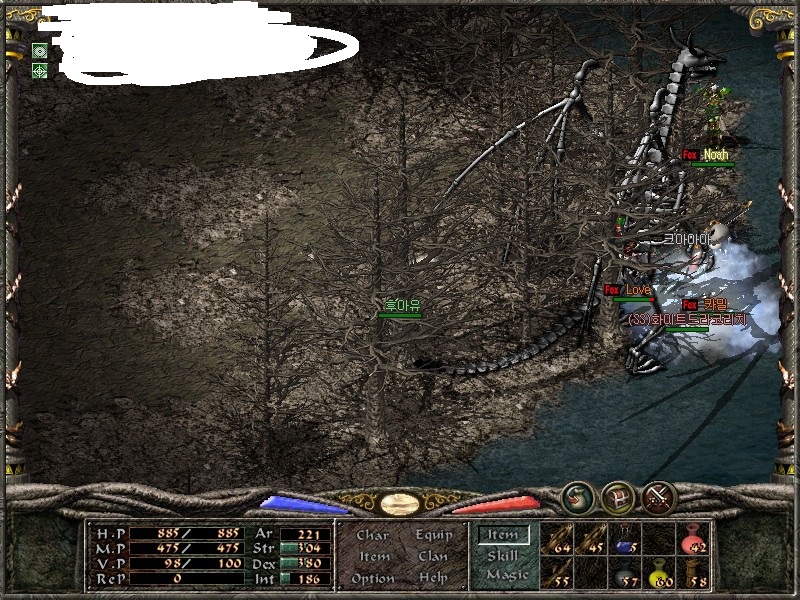Open the Equip menu
Screen dimensions: 800x600
pos(434,535)
